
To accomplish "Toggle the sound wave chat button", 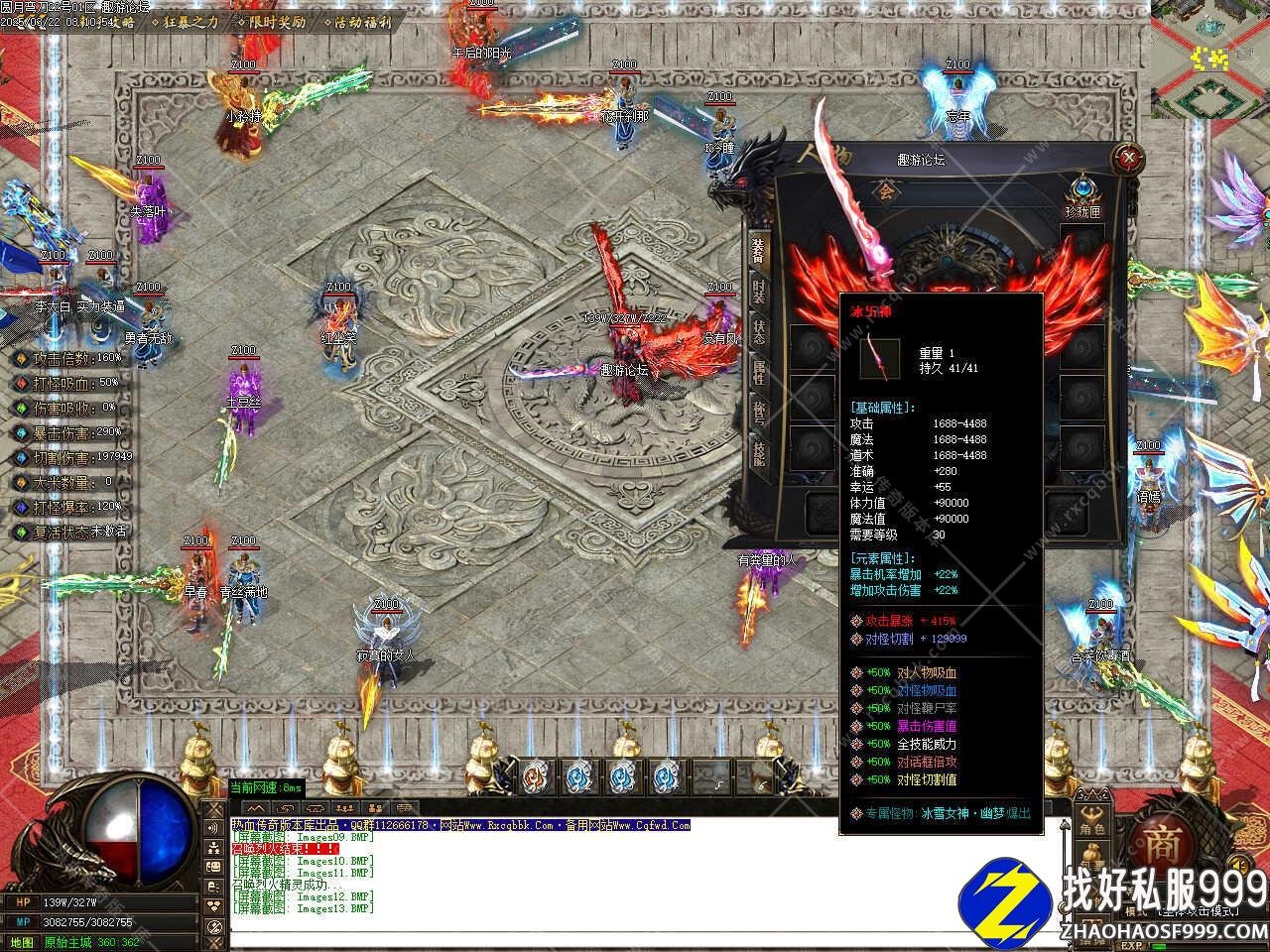I will click(x=213, y=829).
